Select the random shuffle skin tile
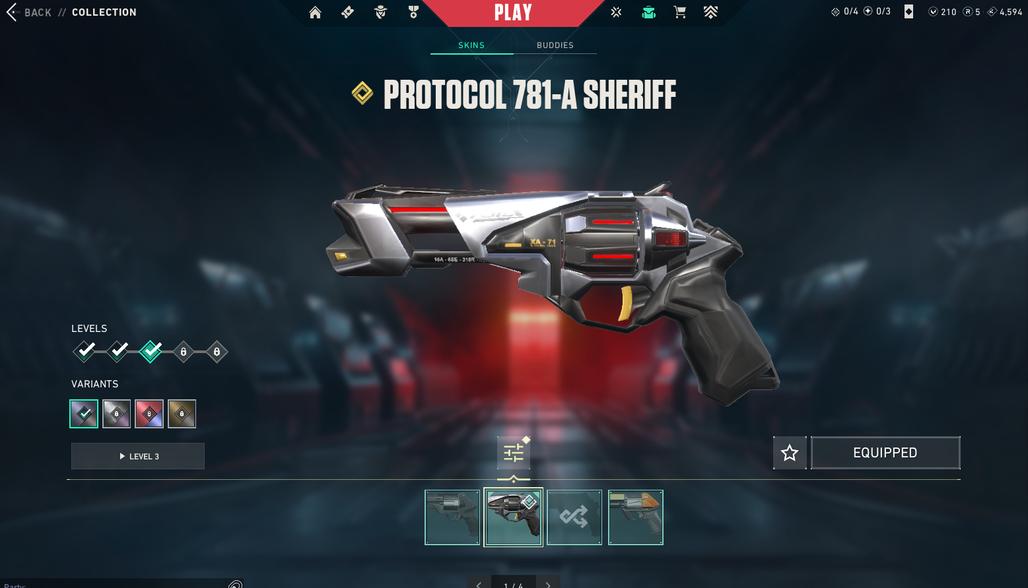This screenshot has width=1028, height=588. click(x=574, y=517)
